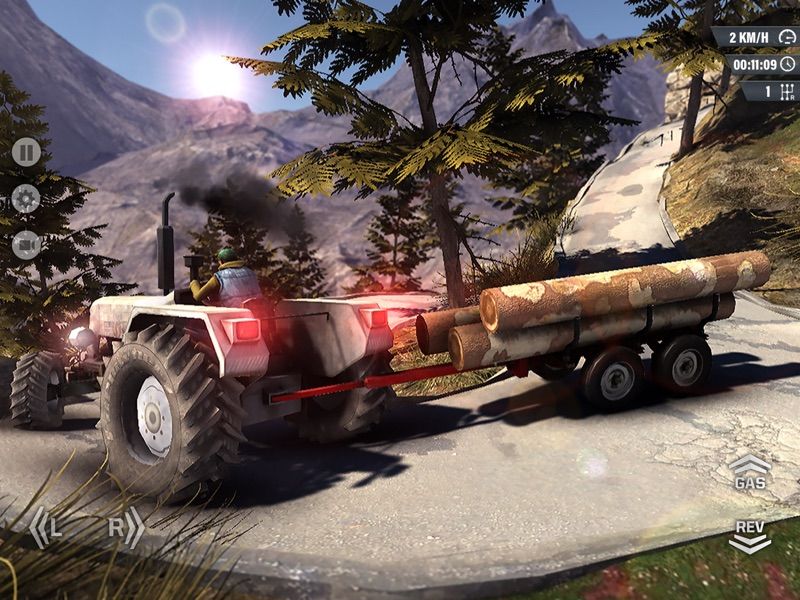800x600 pixels.
Task: Open settings via the gear icon
Action: [x=26, y=198]
